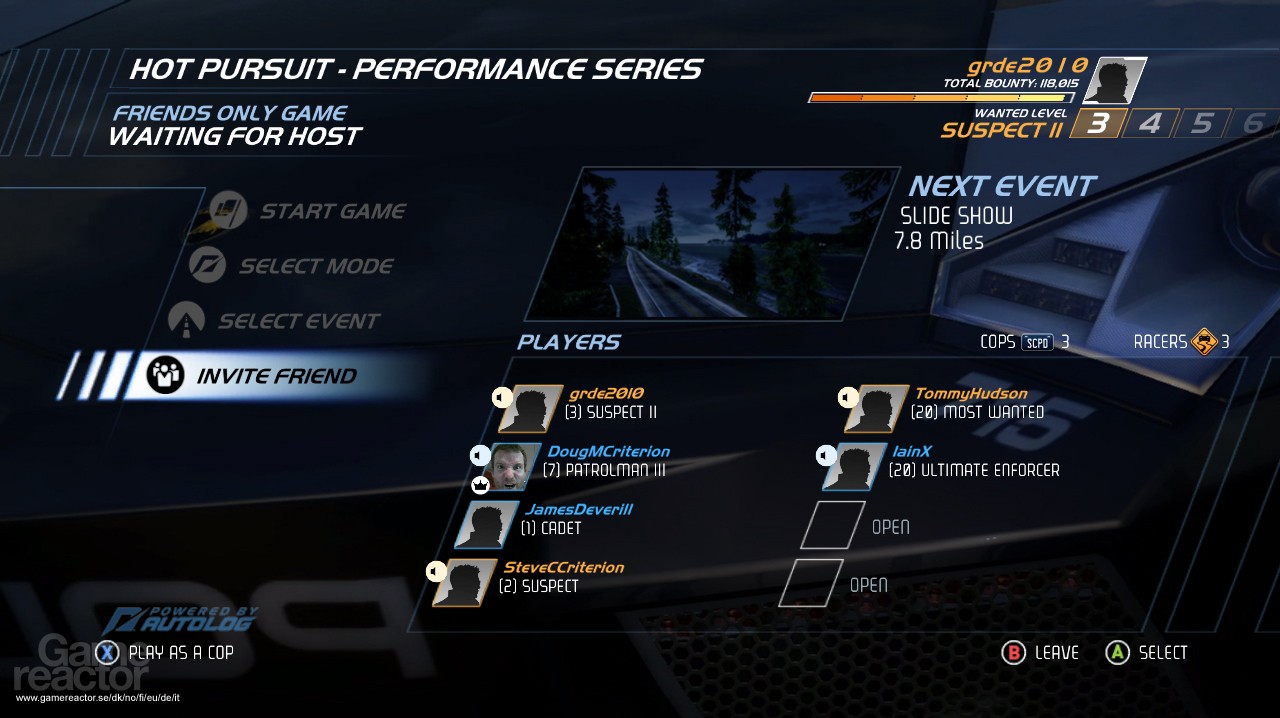Choose the Start Game option
Screen dimensions: 1280x718
(x=332, y=211)
